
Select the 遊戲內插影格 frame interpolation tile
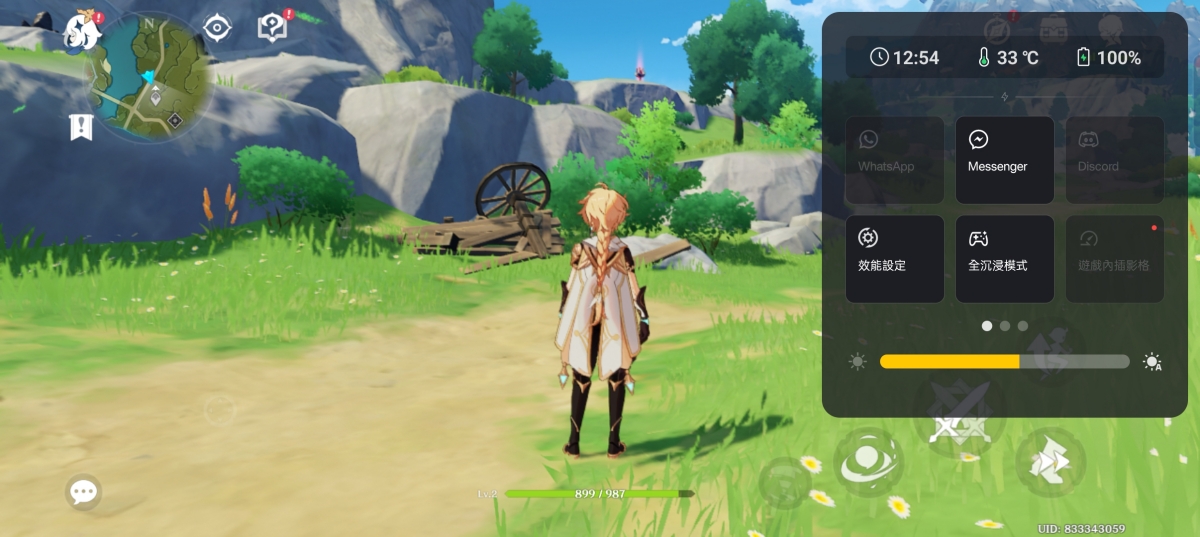click(x=1114, y=259)
